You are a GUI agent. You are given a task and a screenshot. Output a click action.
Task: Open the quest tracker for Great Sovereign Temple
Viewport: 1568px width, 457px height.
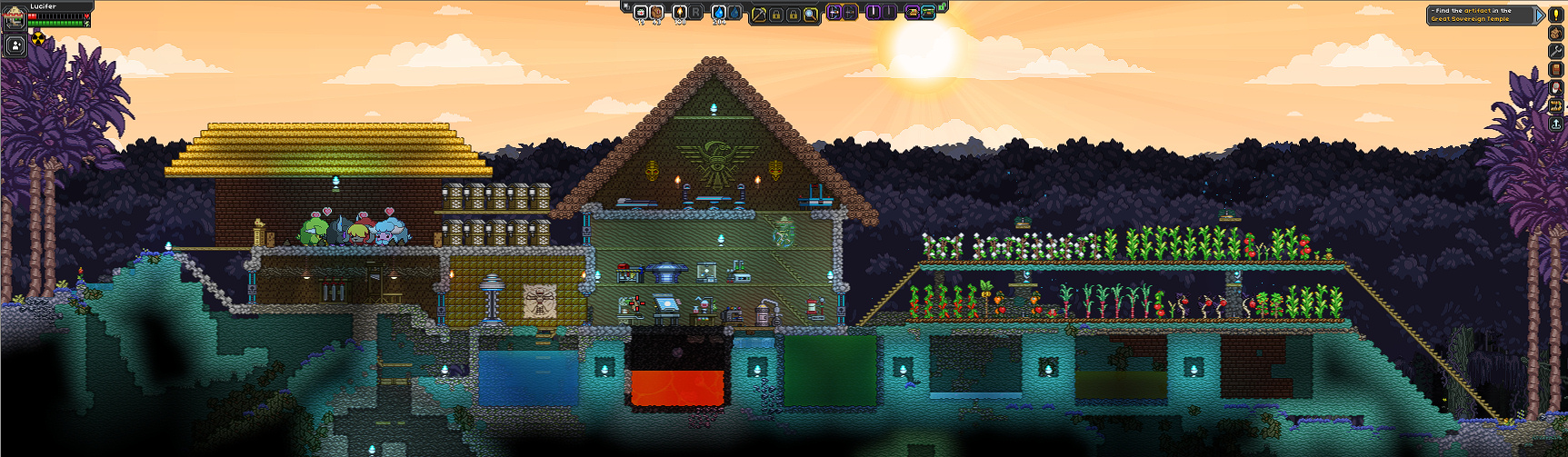tap(1483, 15)
